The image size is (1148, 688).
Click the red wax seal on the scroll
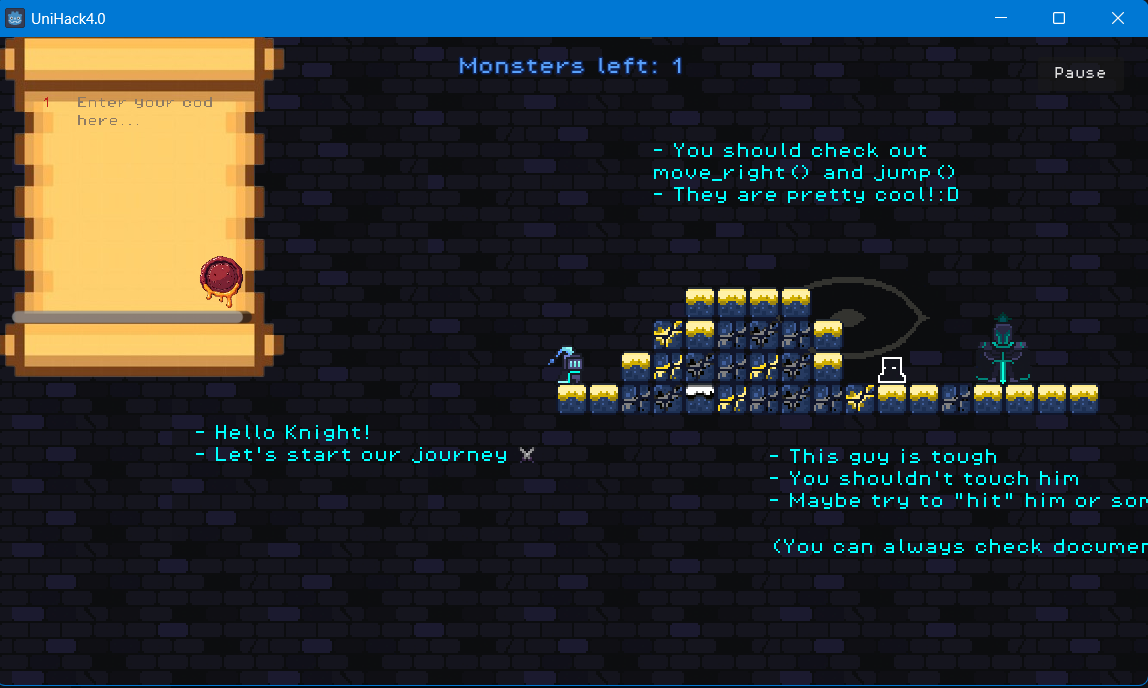point(222,277)
